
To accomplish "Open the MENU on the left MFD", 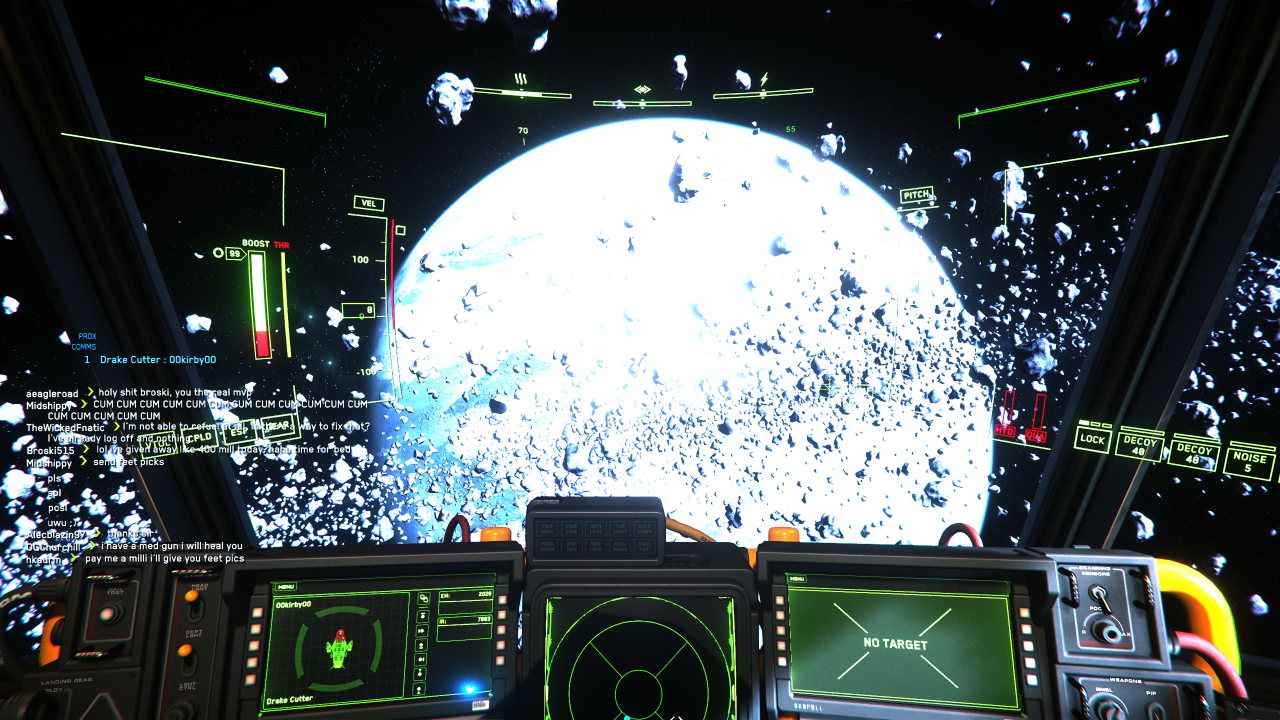I will point(286,585).
